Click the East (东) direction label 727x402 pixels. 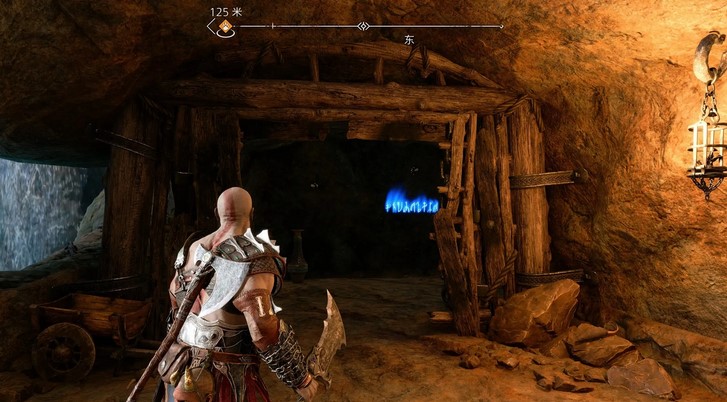pyautogui.click(x=409, y=40)
